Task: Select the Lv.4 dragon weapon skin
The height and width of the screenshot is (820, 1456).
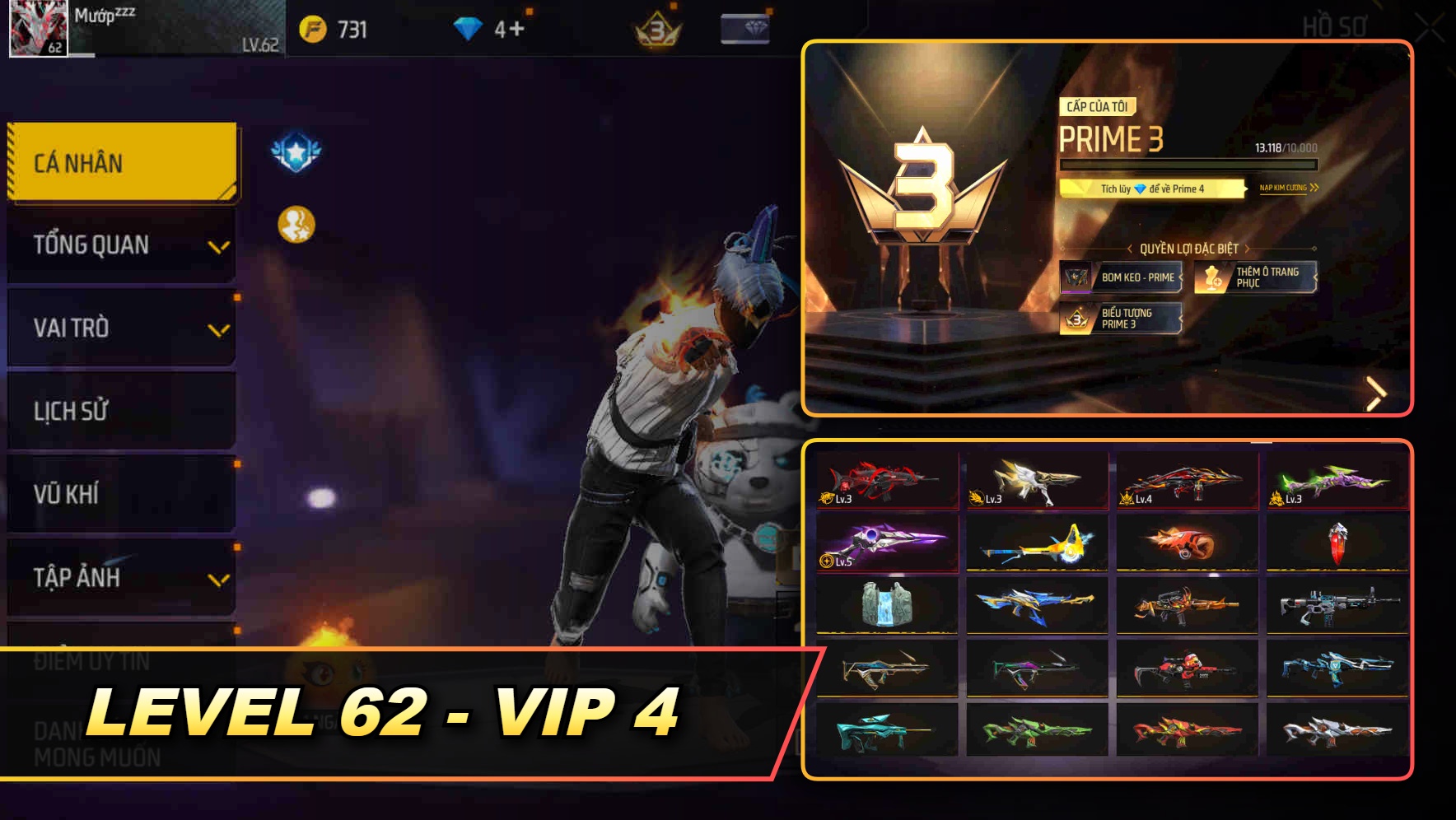Action: (x=1184, y=482)
